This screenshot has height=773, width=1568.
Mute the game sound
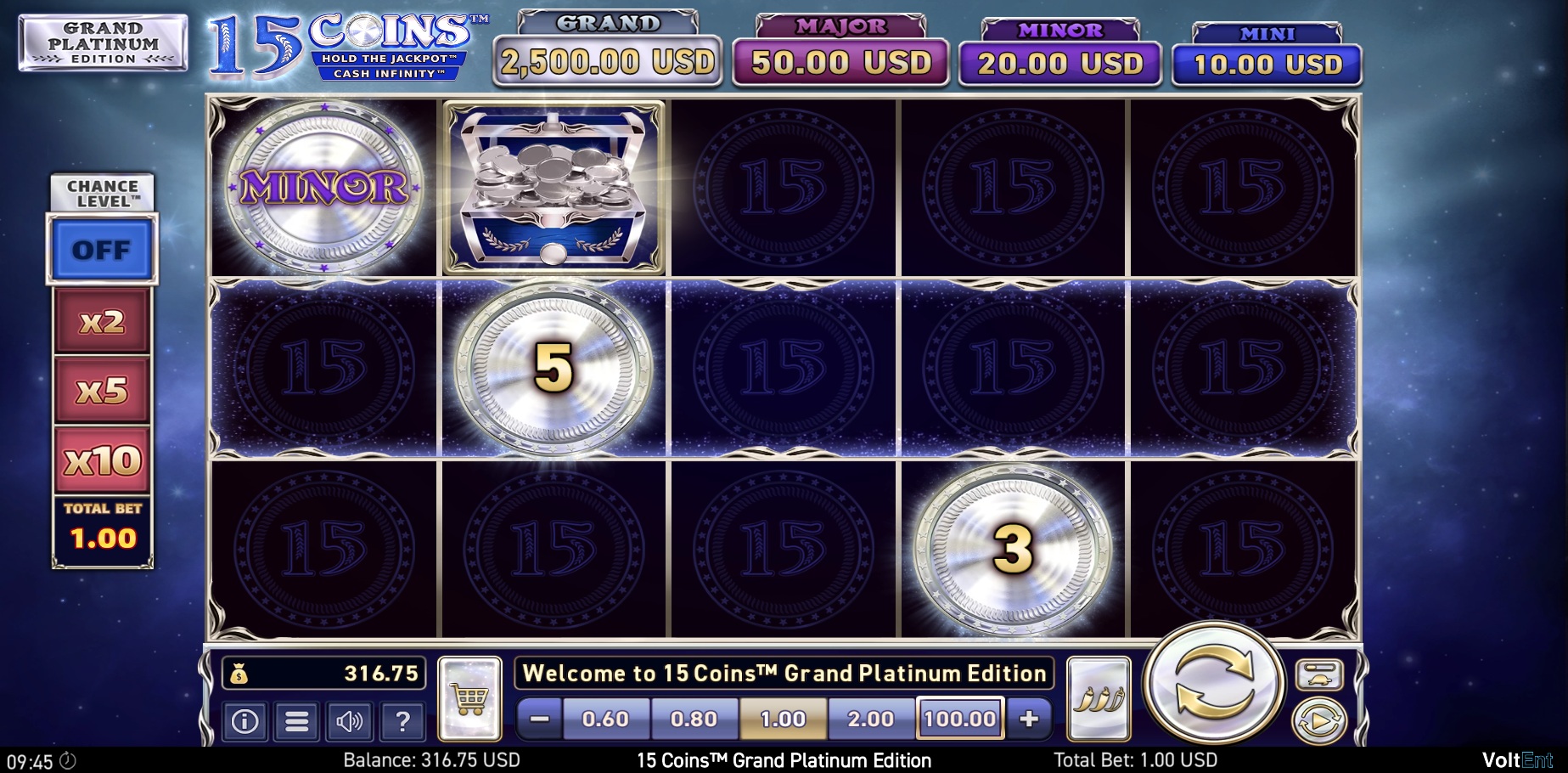tap(350, 720)
